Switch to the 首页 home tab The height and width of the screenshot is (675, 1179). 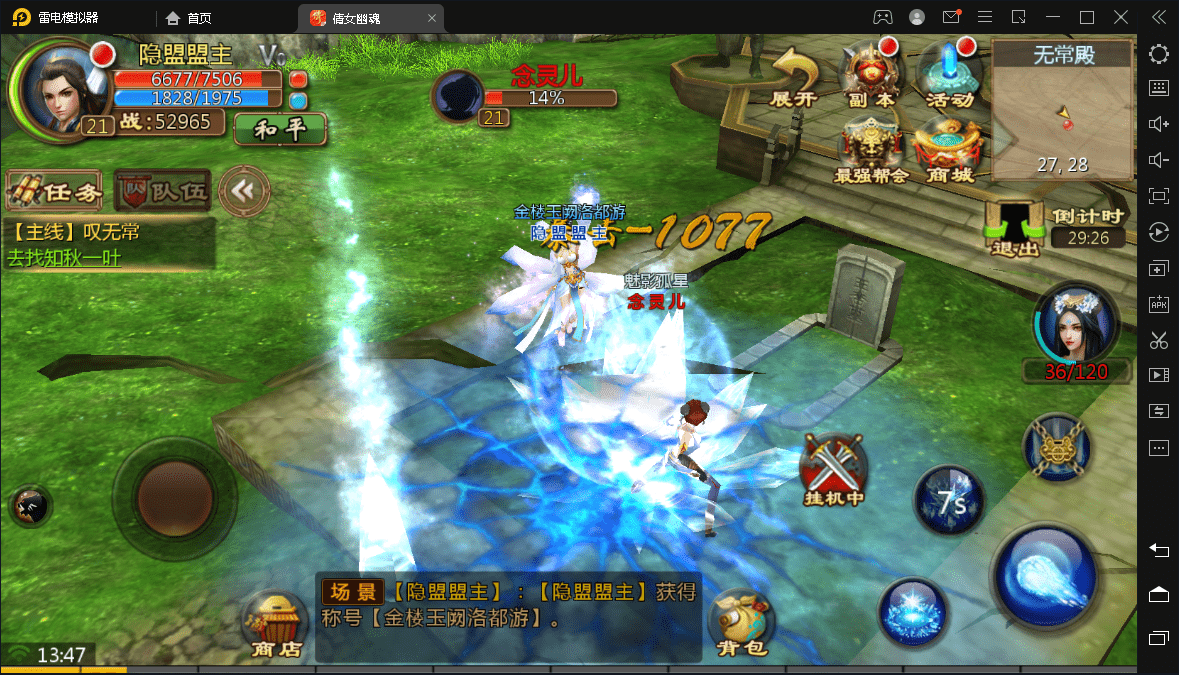pyautogui.click(x=189, y=17)
